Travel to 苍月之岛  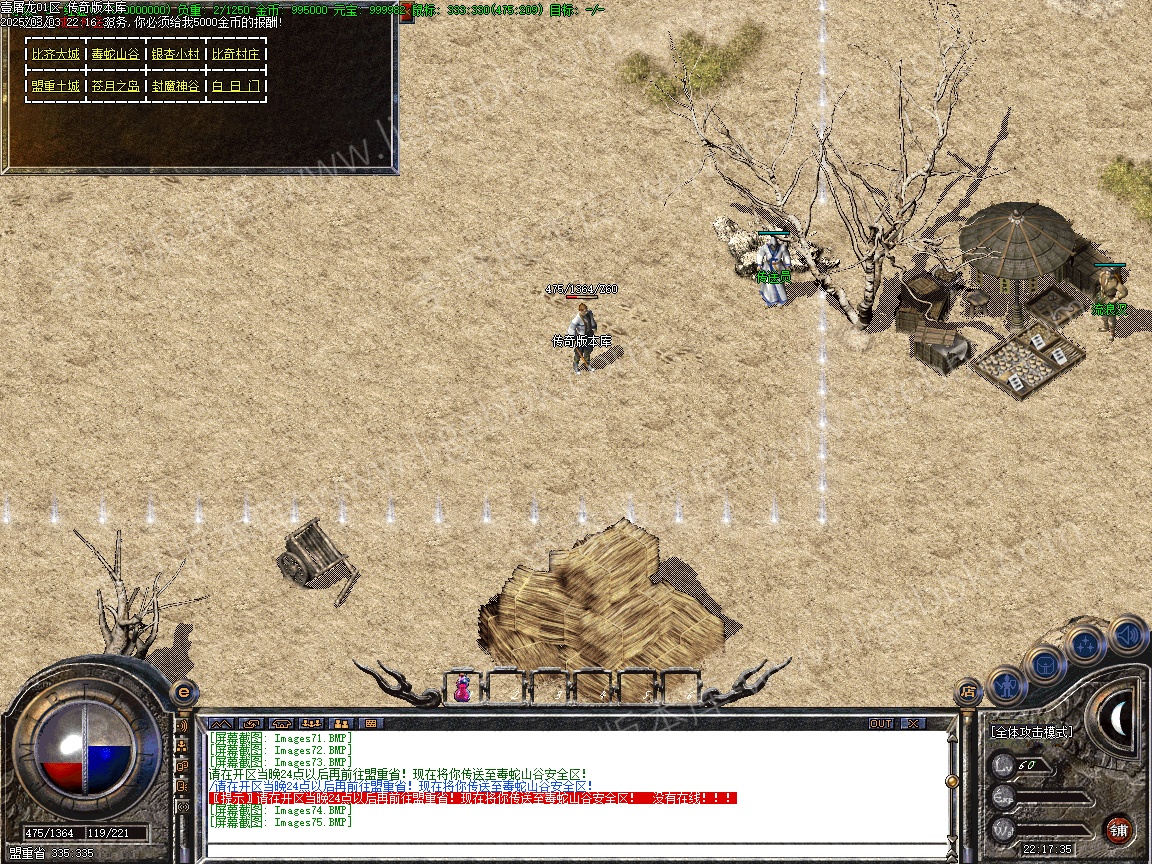116,86
